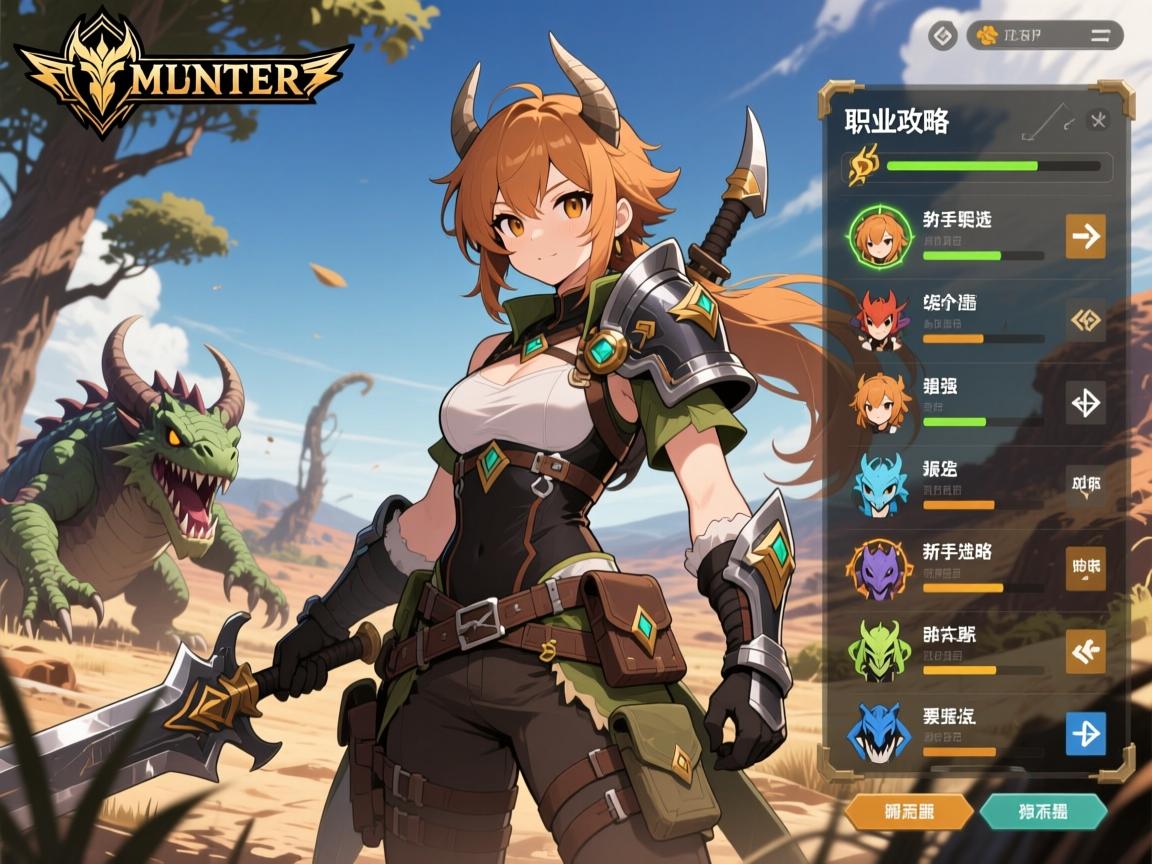Click the diamond-arrow button beside the second orange-haired portrait
The height and width of the screenshot is (864, 1152).
(1085, 402)
